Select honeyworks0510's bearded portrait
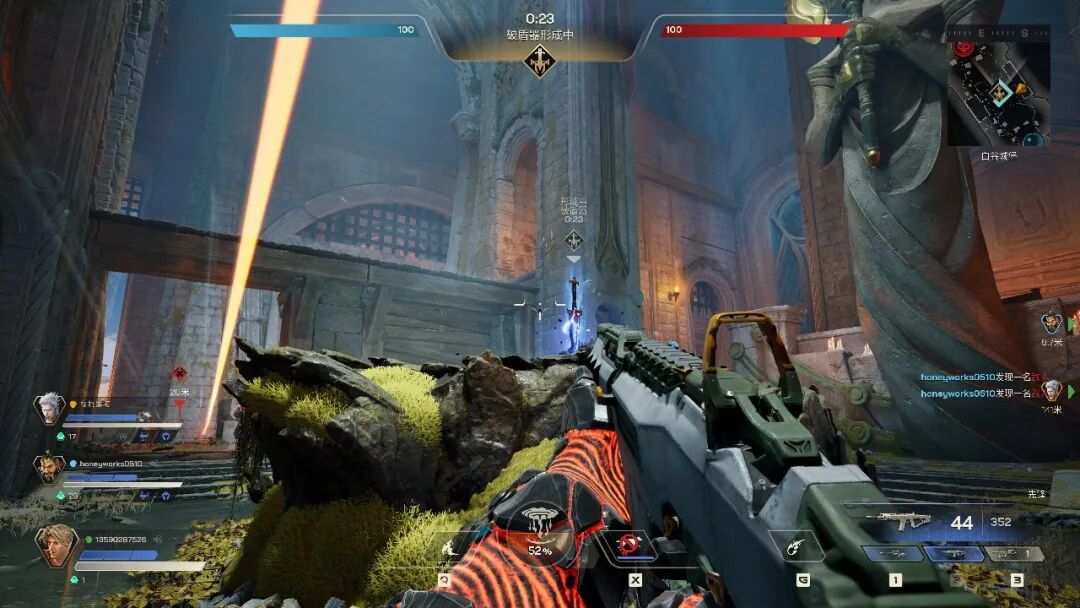1080x608 pixels. (48, 467)
